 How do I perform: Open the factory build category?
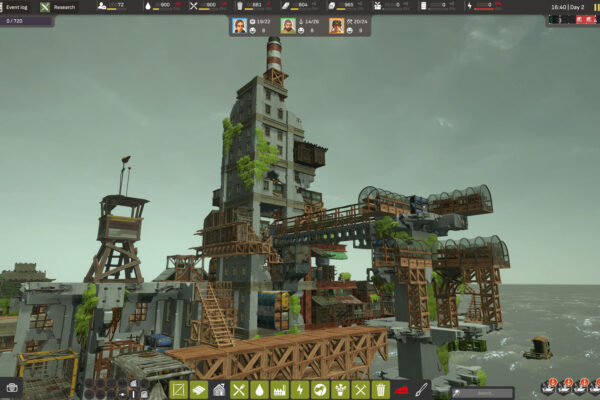(279, 390)
